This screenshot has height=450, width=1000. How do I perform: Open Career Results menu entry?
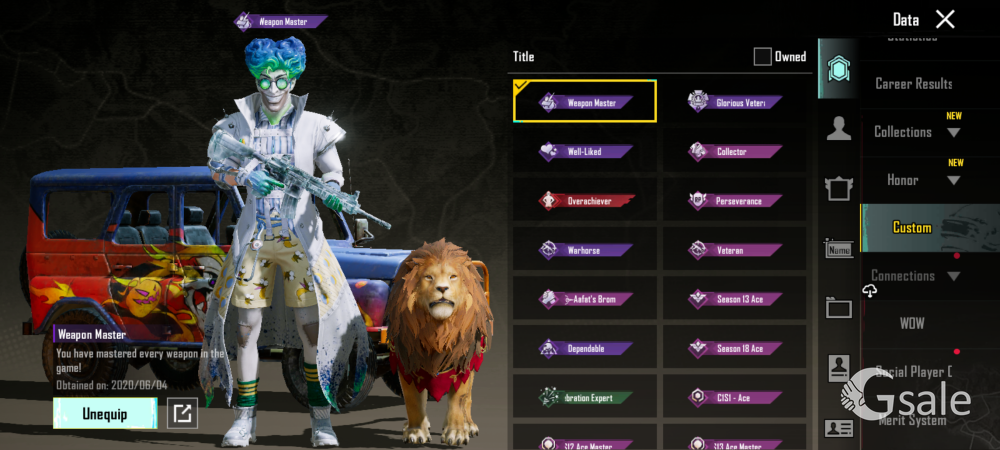[x=913, y=84]
